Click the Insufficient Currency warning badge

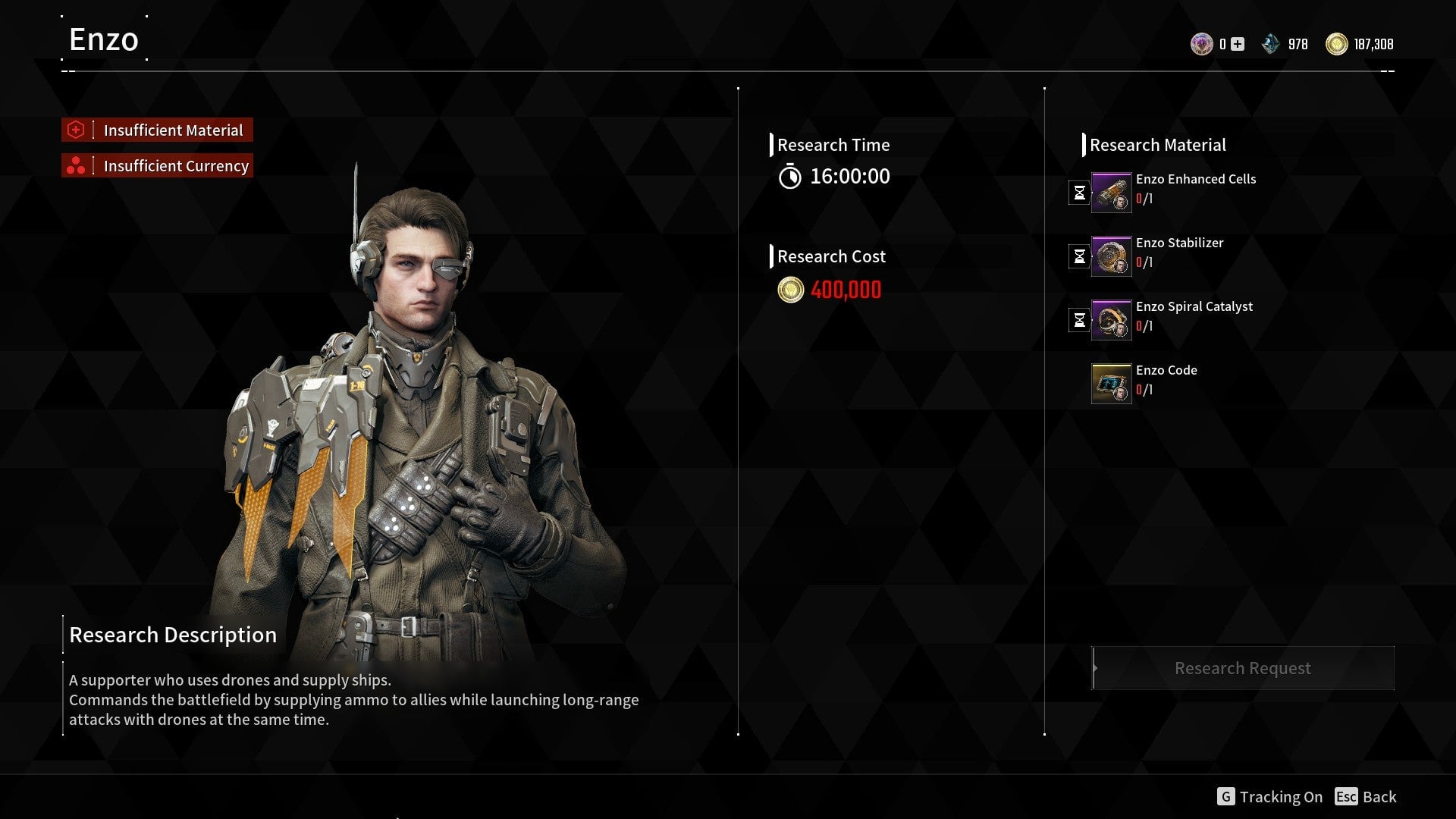[156, 165]
